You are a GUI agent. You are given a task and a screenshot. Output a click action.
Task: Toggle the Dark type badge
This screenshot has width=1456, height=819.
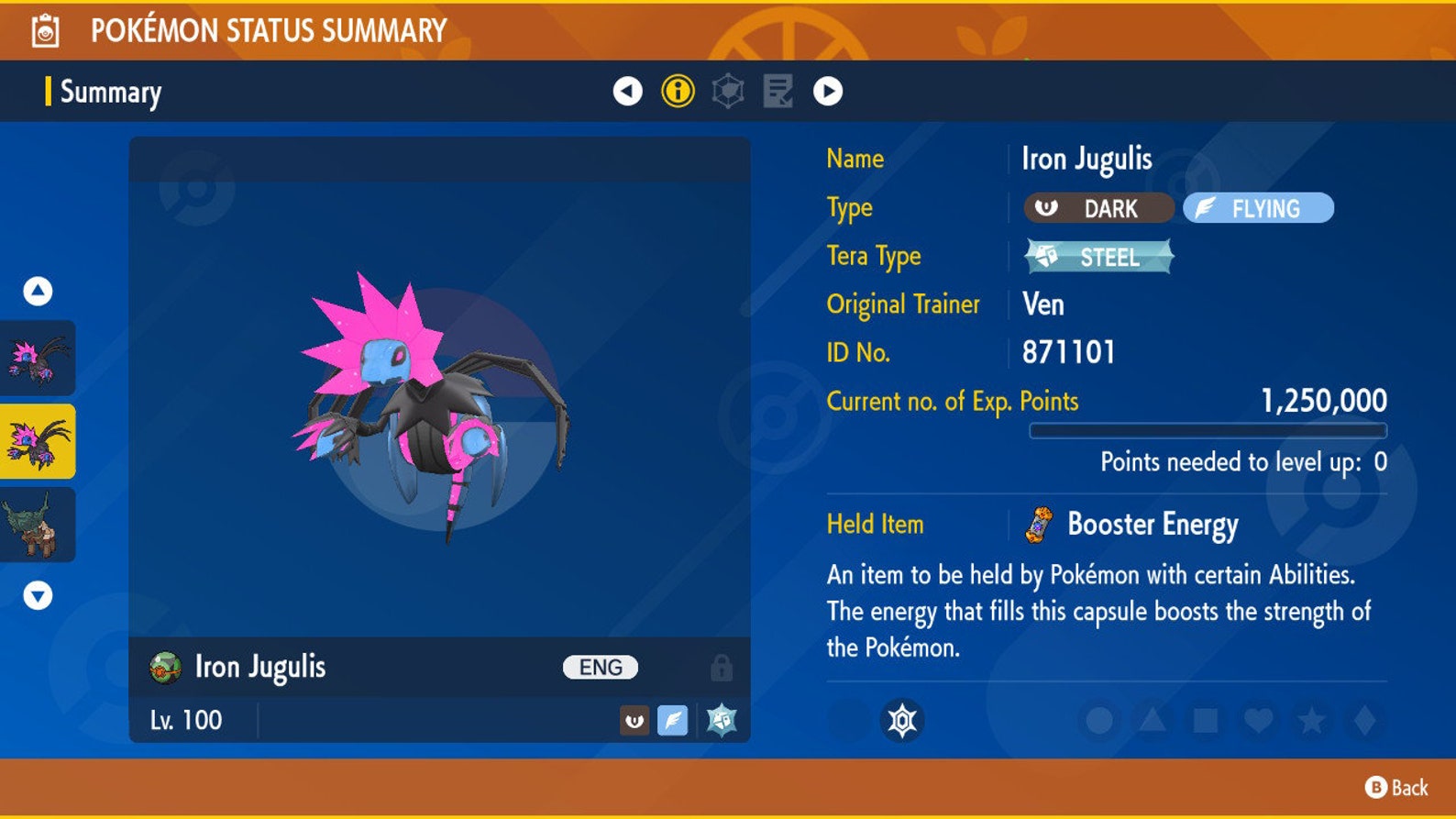[1098, 208]
